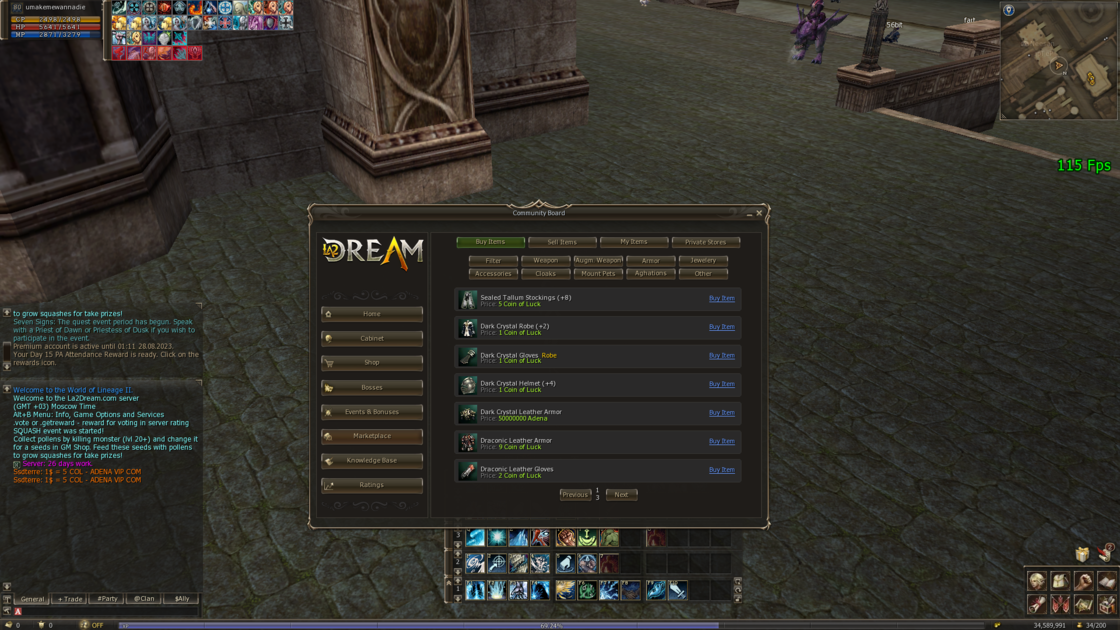Viewport: 1120px width, 630px height.
Task: Buy the Sealed Tallum Stockings (+8)
Action: tap(721, 298)
